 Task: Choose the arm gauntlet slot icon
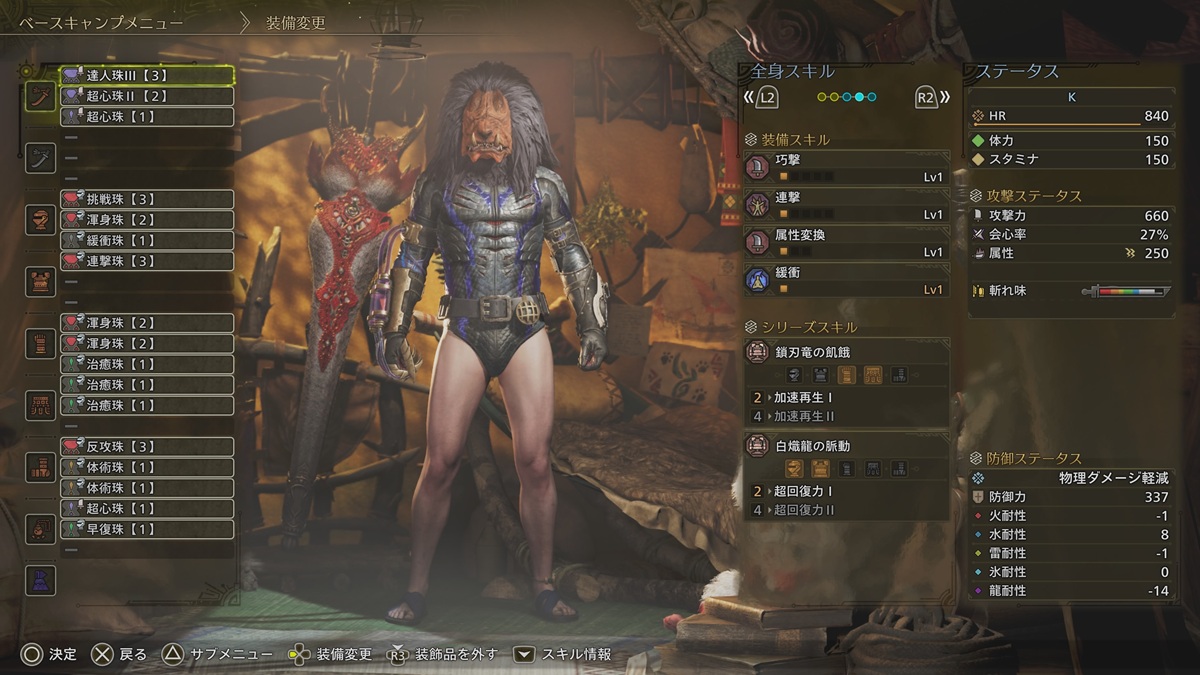click(40, 343)
